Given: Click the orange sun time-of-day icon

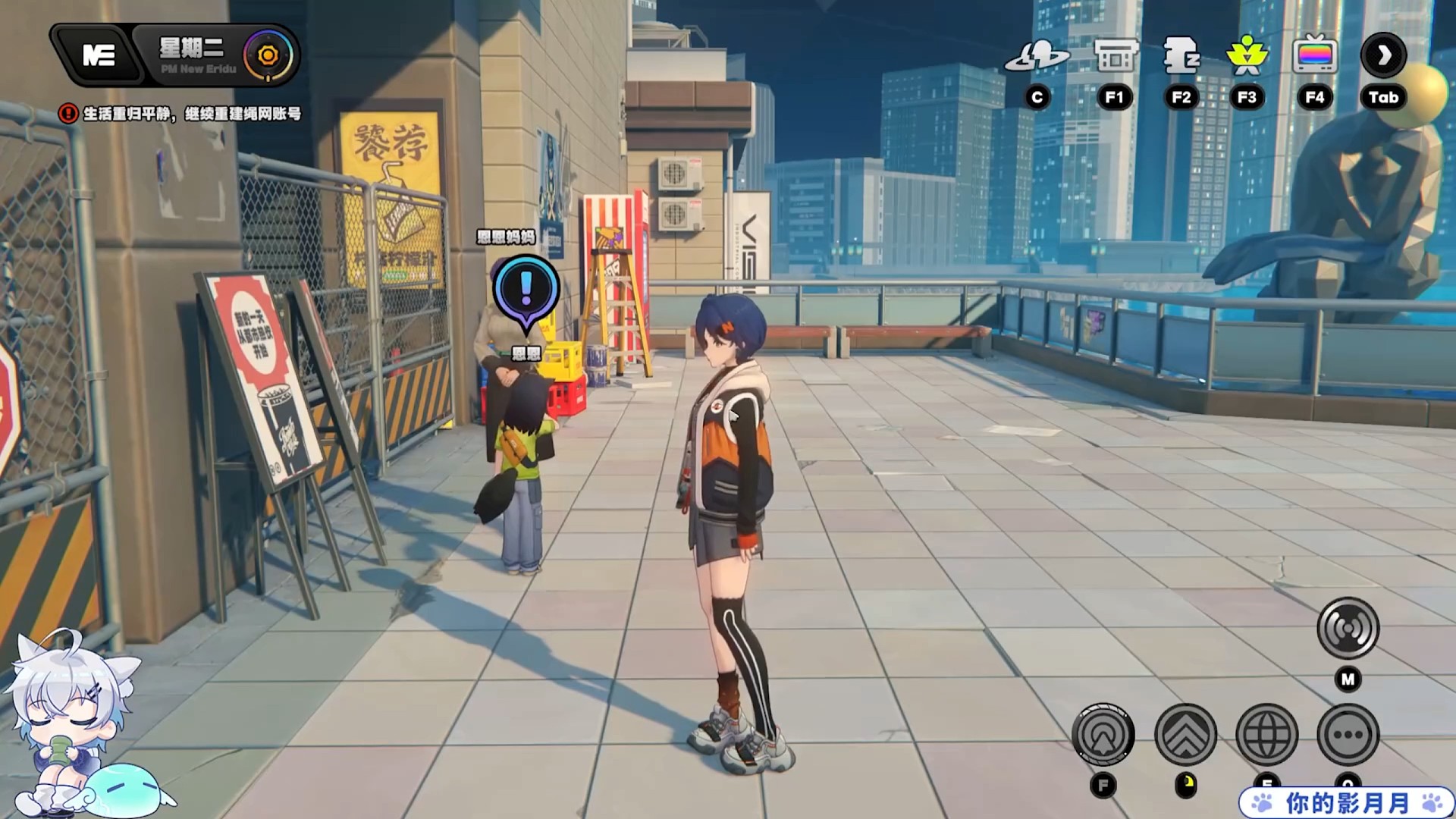Looking at the screenshot, I should click(x=268, y=55).
